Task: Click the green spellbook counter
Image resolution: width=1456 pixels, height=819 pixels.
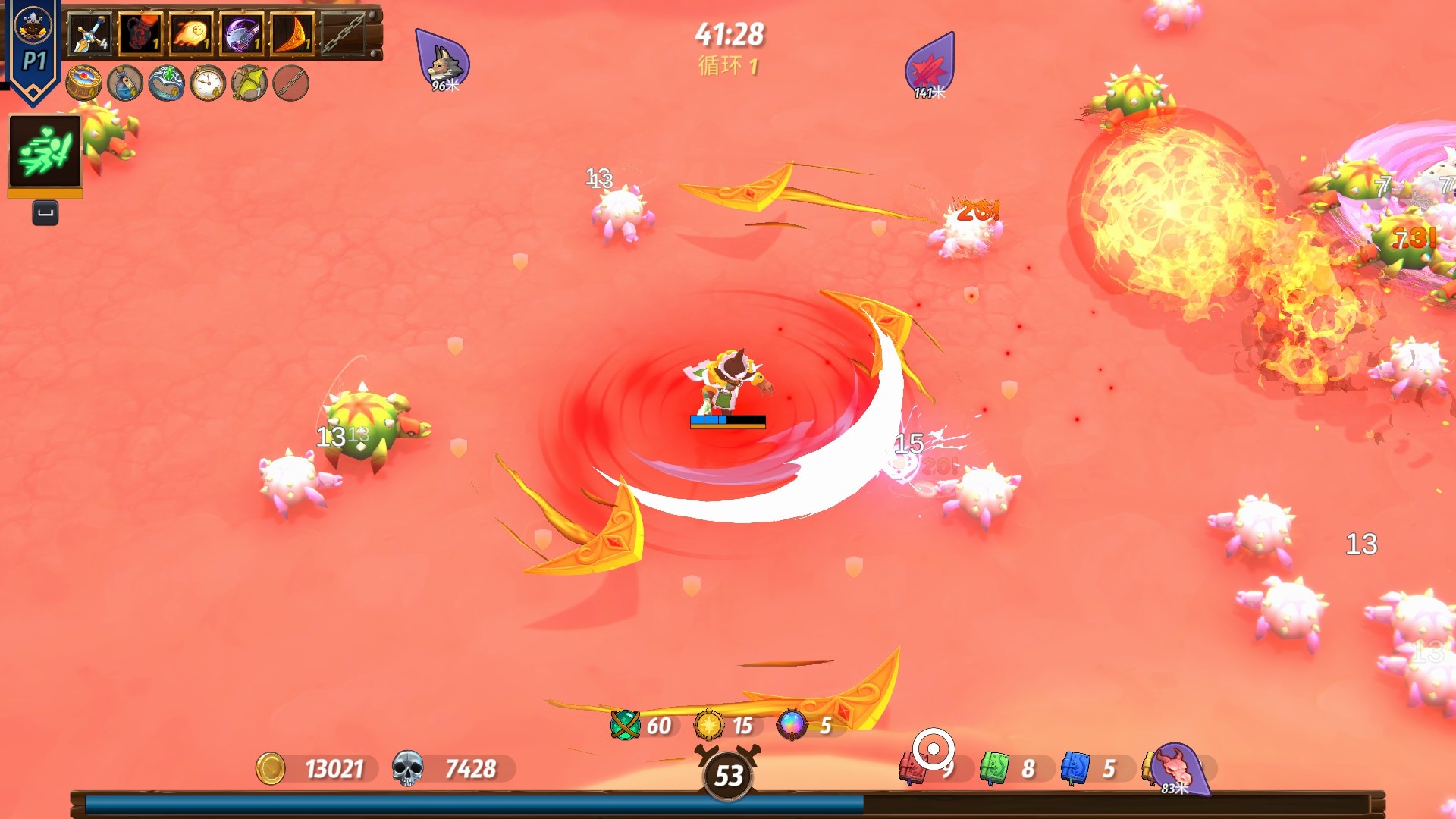Action: point(993,769)
